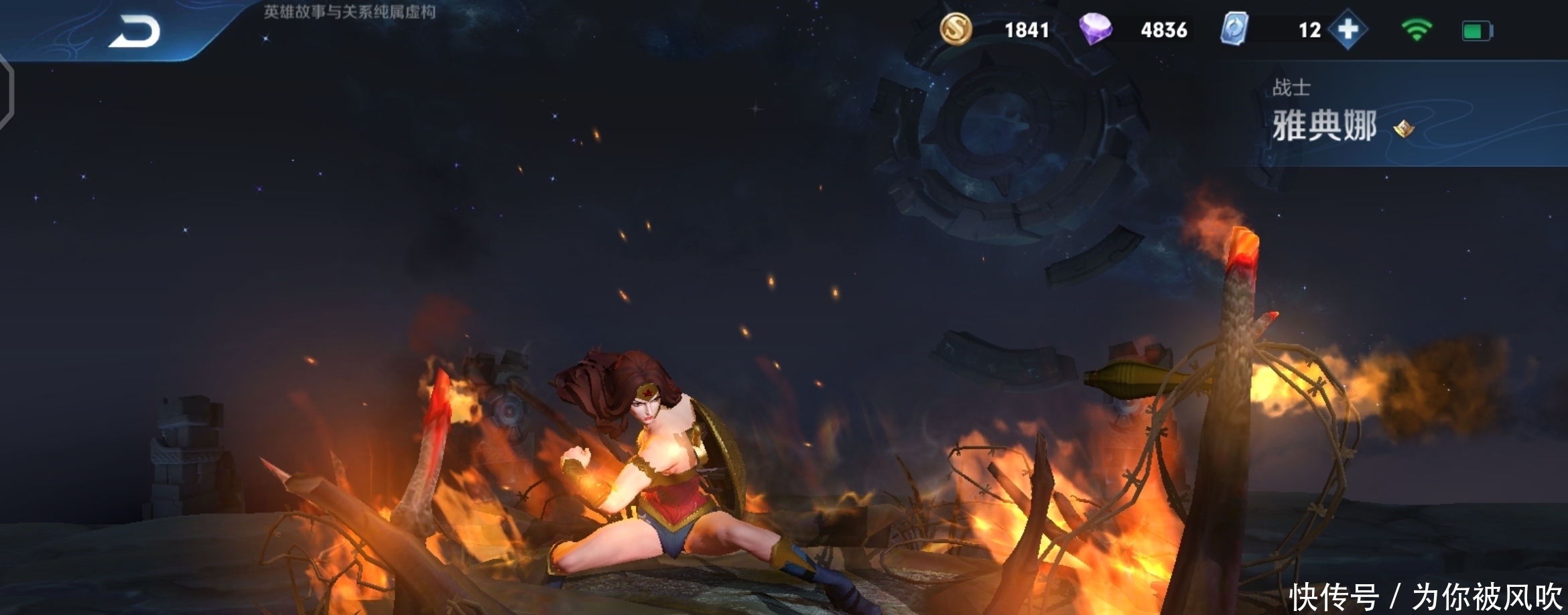
Task: Tap the gold coin currency icon
Action: 956,29
